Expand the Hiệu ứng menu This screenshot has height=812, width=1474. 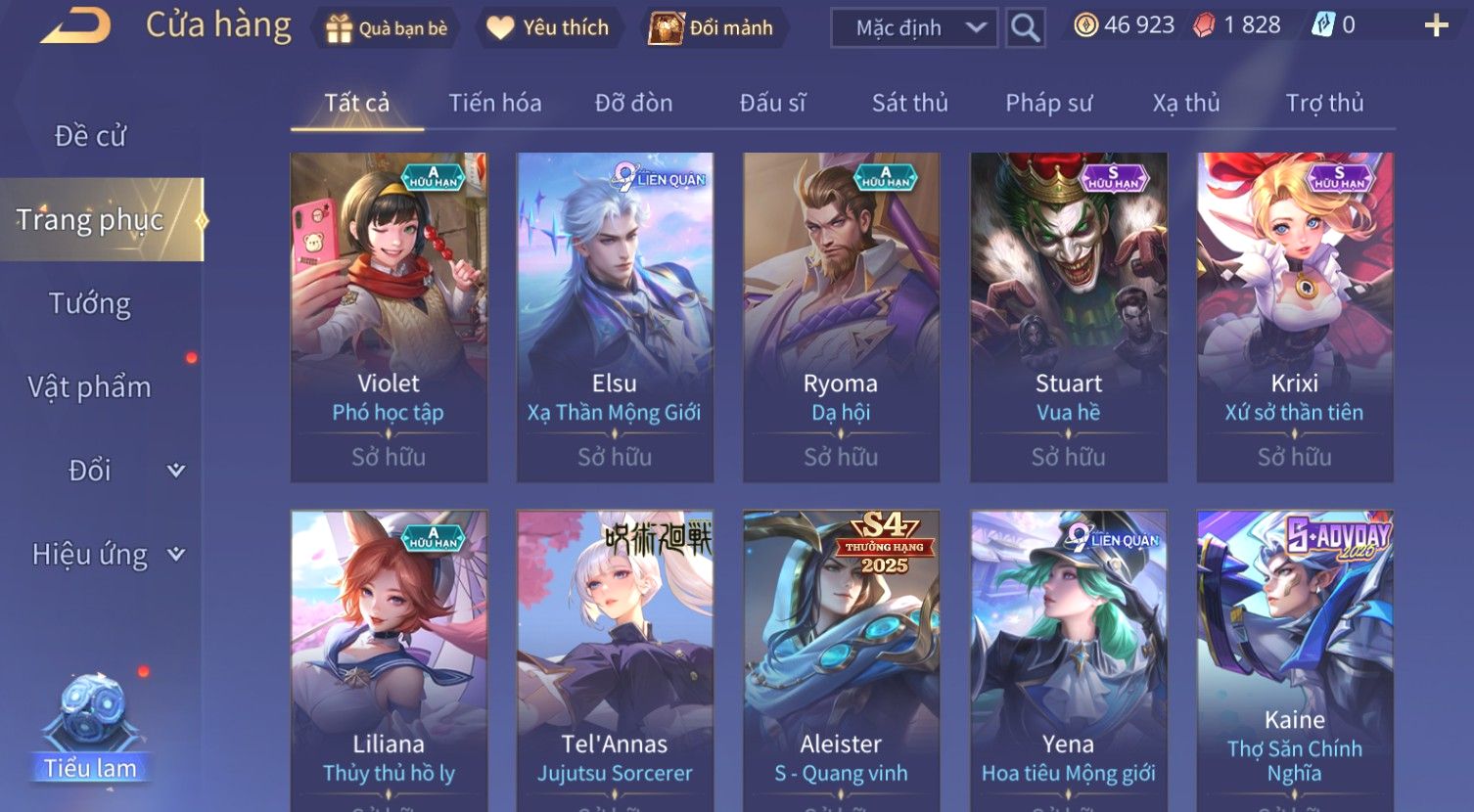(106, 555)
